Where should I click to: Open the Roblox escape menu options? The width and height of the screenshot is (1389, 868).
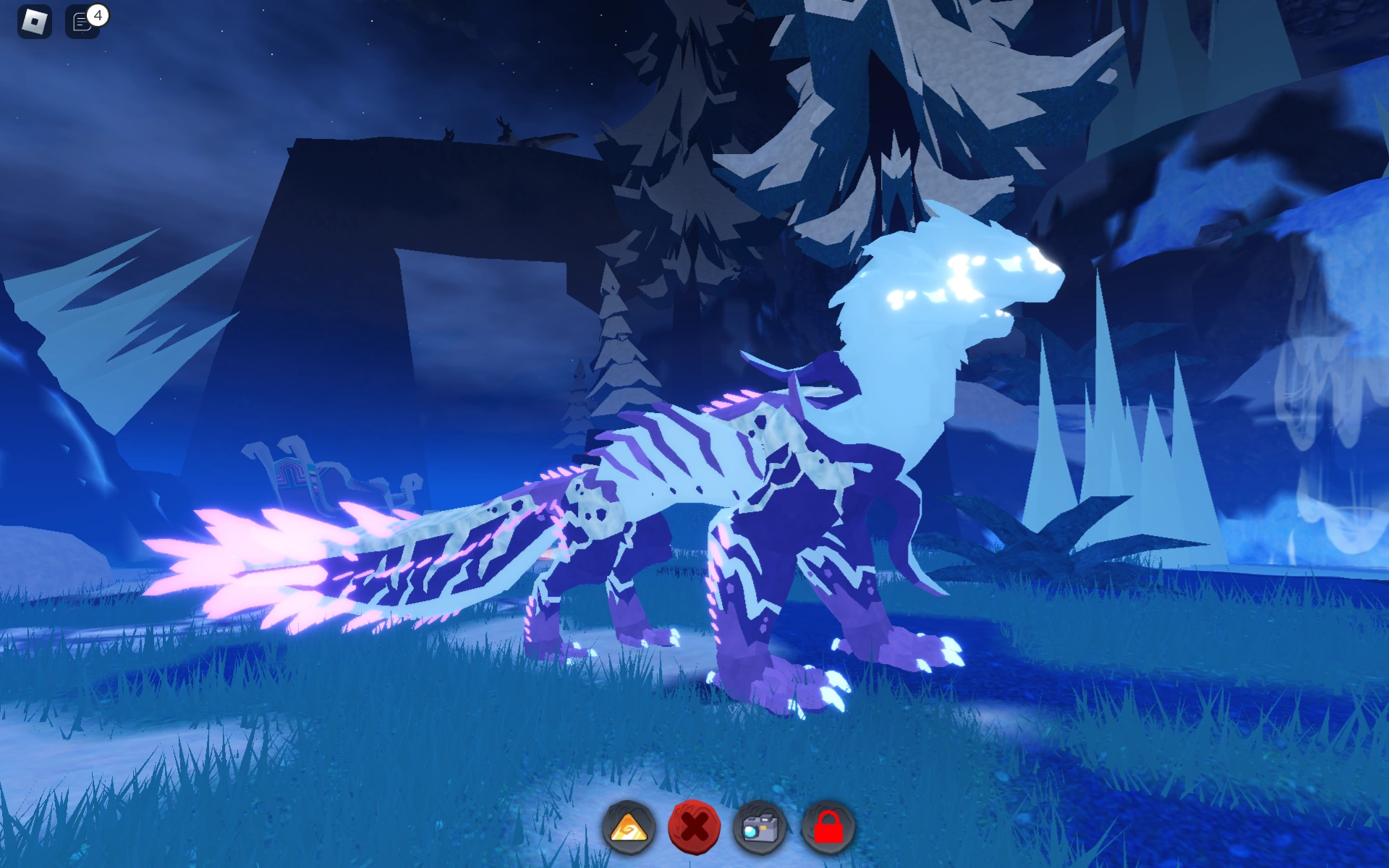click(x=35, y=22)
